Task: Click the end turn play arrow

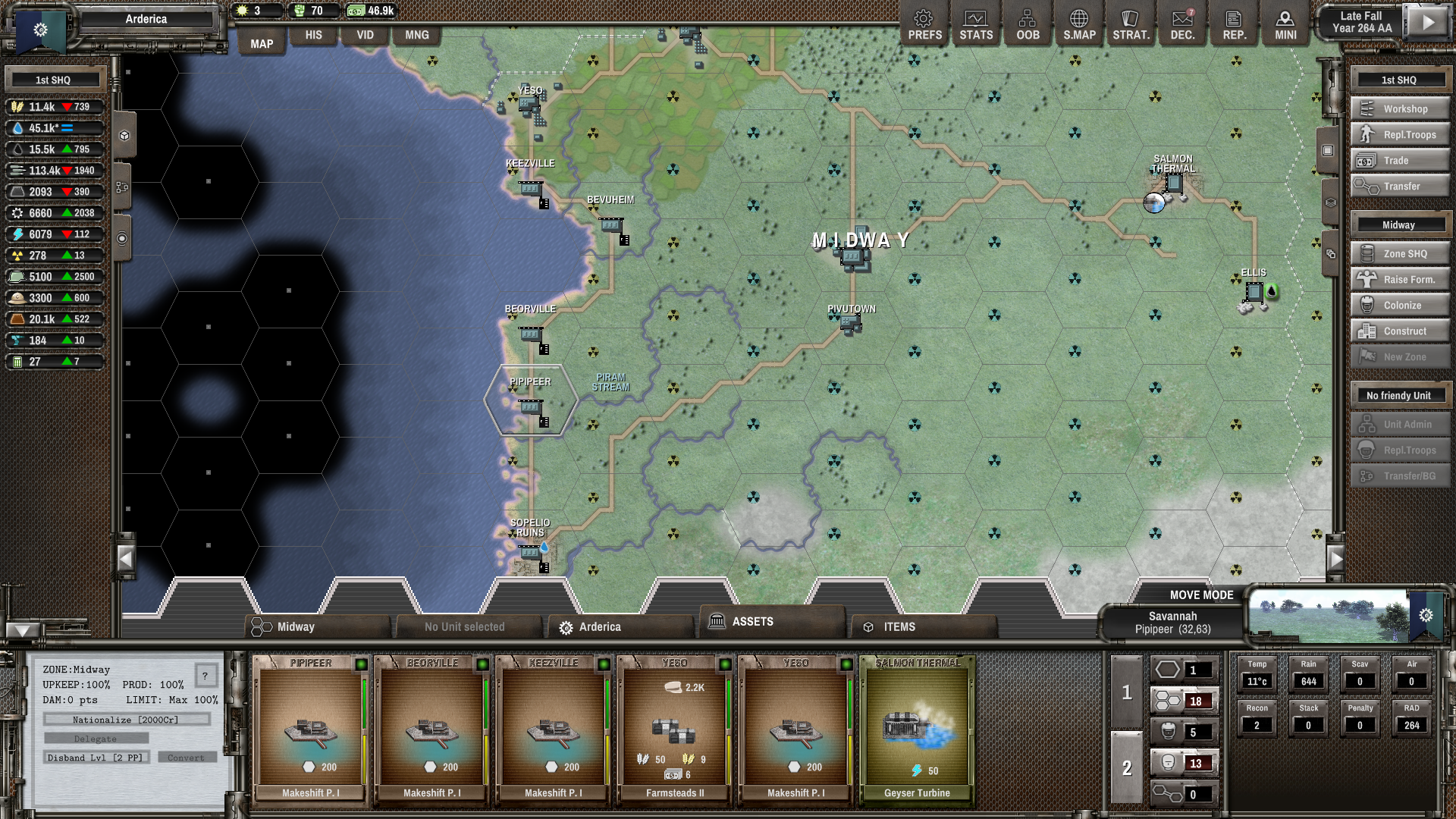Action: pyautogui.click(x=1428, y=23)
